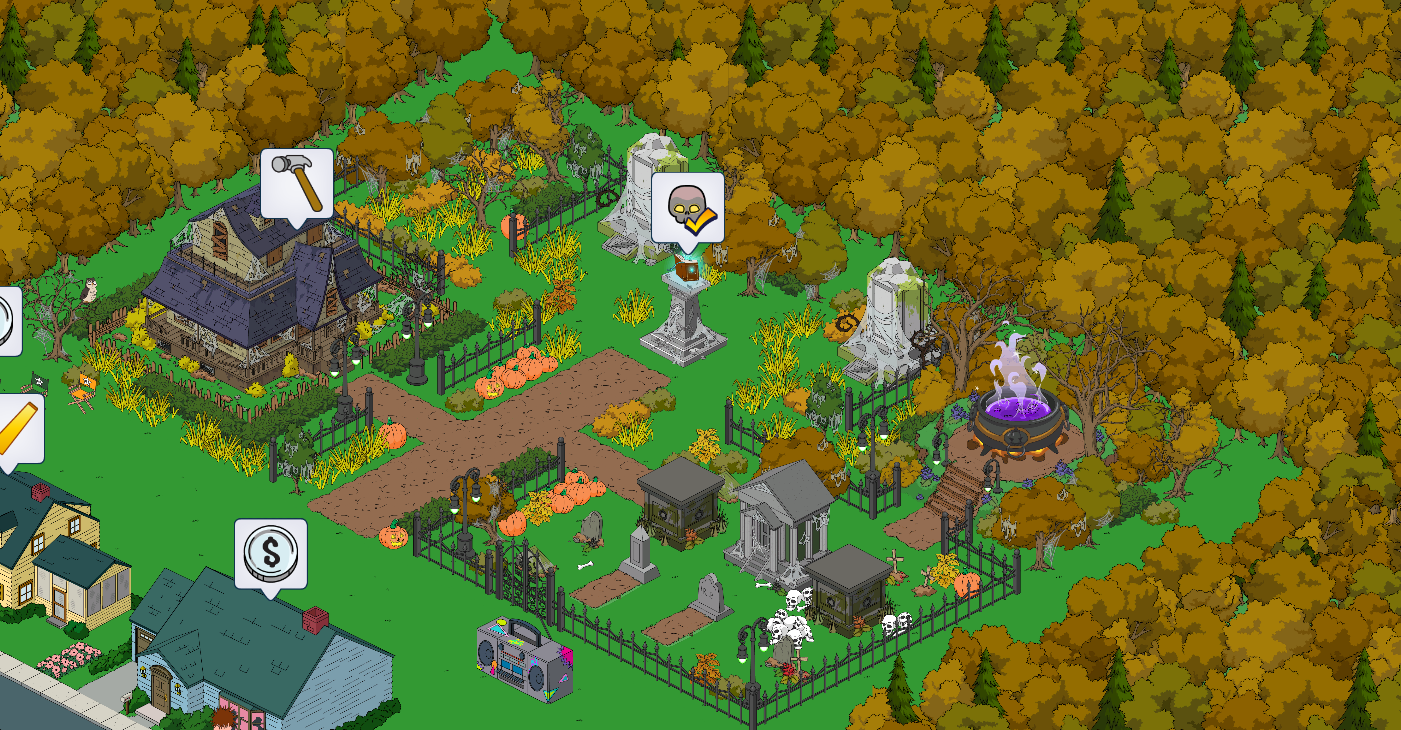The width and height of the screenshot is (1401, 730).
Task: Collect the dollar coin bubble
Action: pos(270,553)
